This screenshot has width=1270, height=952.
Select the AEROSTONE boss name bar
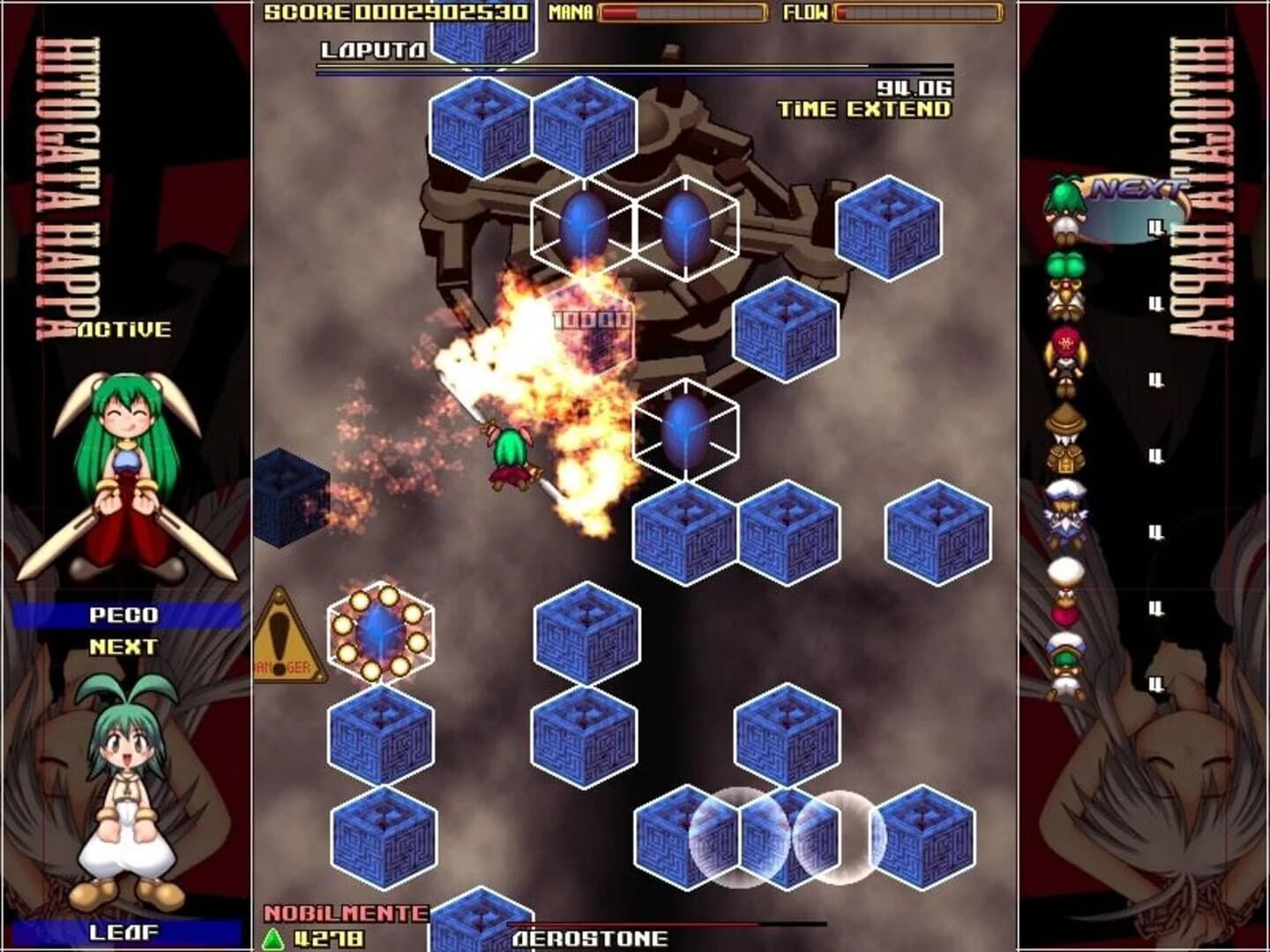click(591, 939)
